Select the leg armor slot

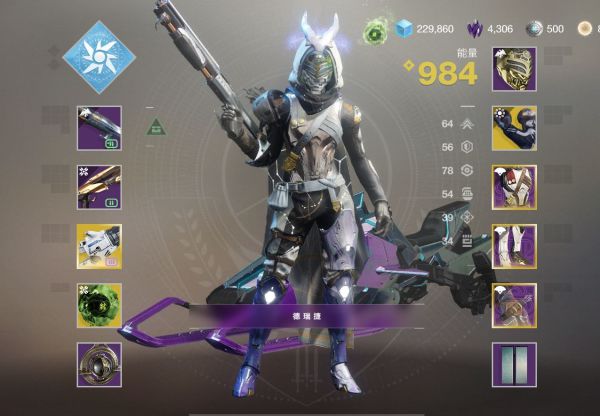[514, 246]
